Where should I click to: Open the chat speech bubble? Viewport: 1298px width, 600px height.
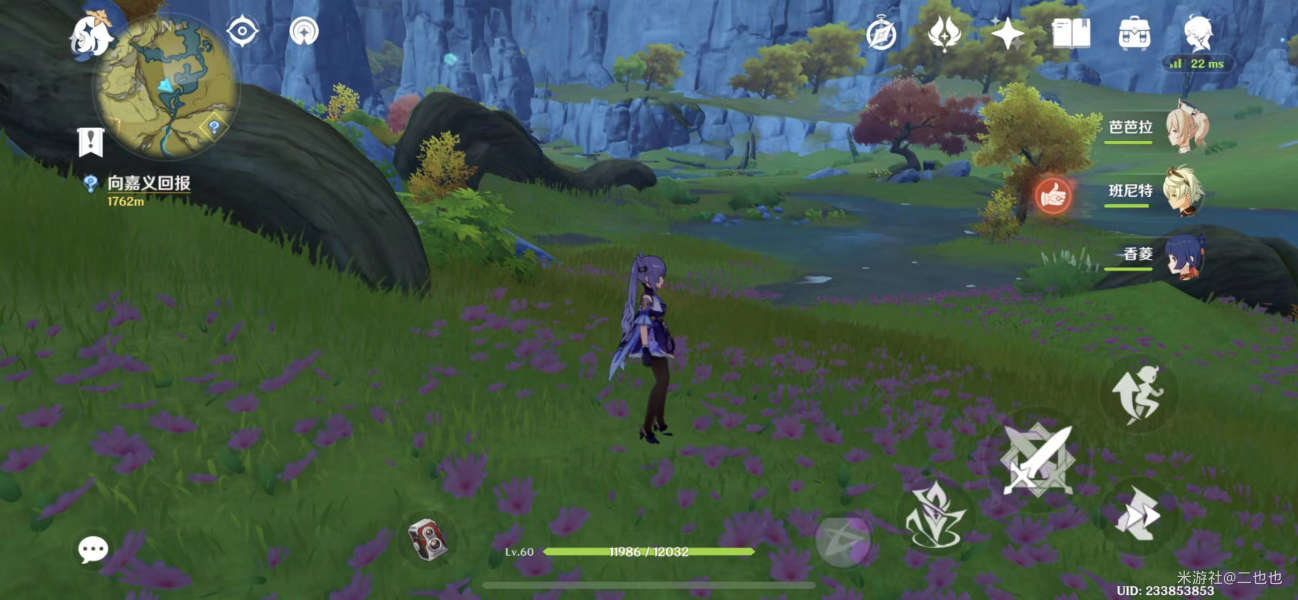tap(93, 548)
